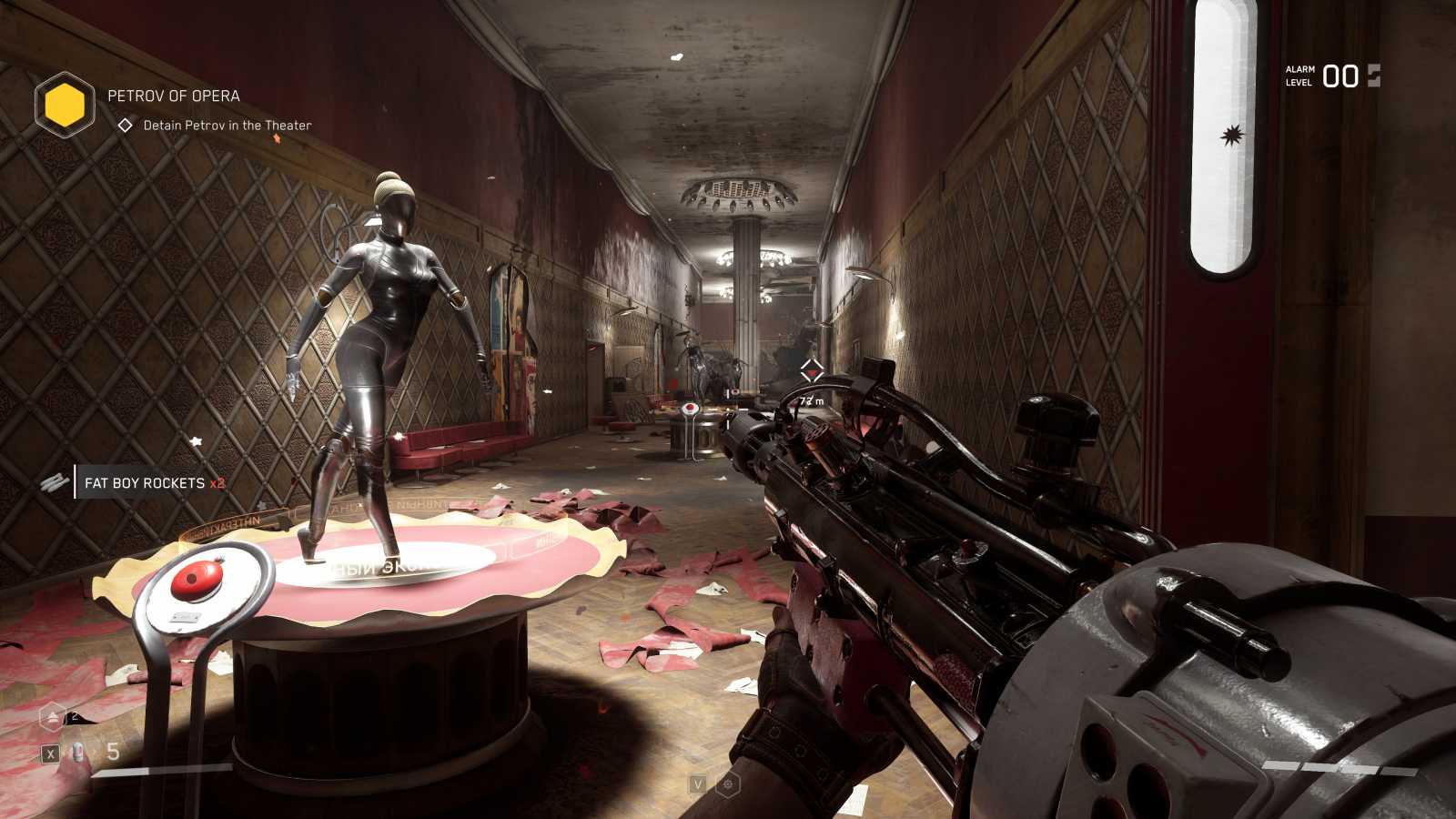This screenshot has width=1456, height=819.
Task: Click the yellow hexagon quest icon
Action: (x=65, y=106)
